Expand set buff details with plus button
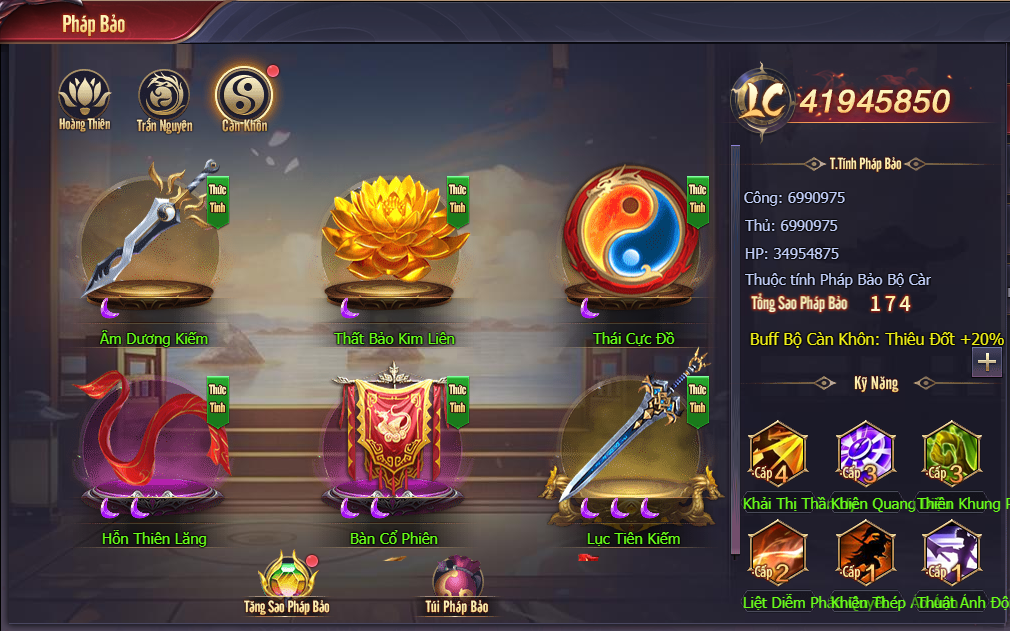 [x=987, y=362]
